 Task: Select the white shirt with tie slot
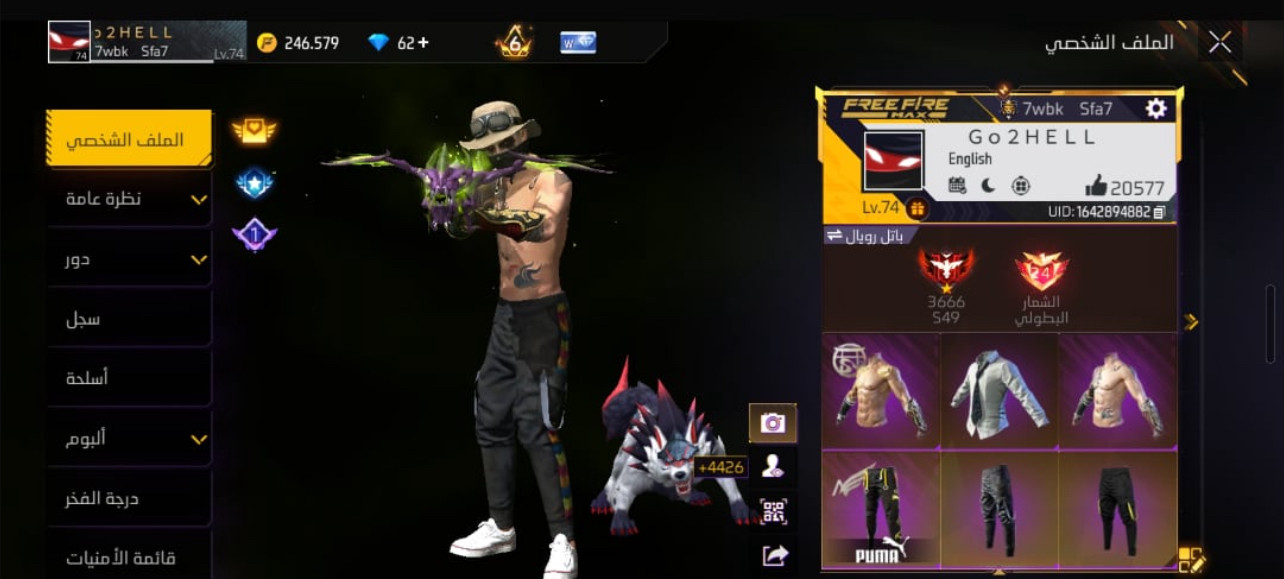[x=999, y=391]
